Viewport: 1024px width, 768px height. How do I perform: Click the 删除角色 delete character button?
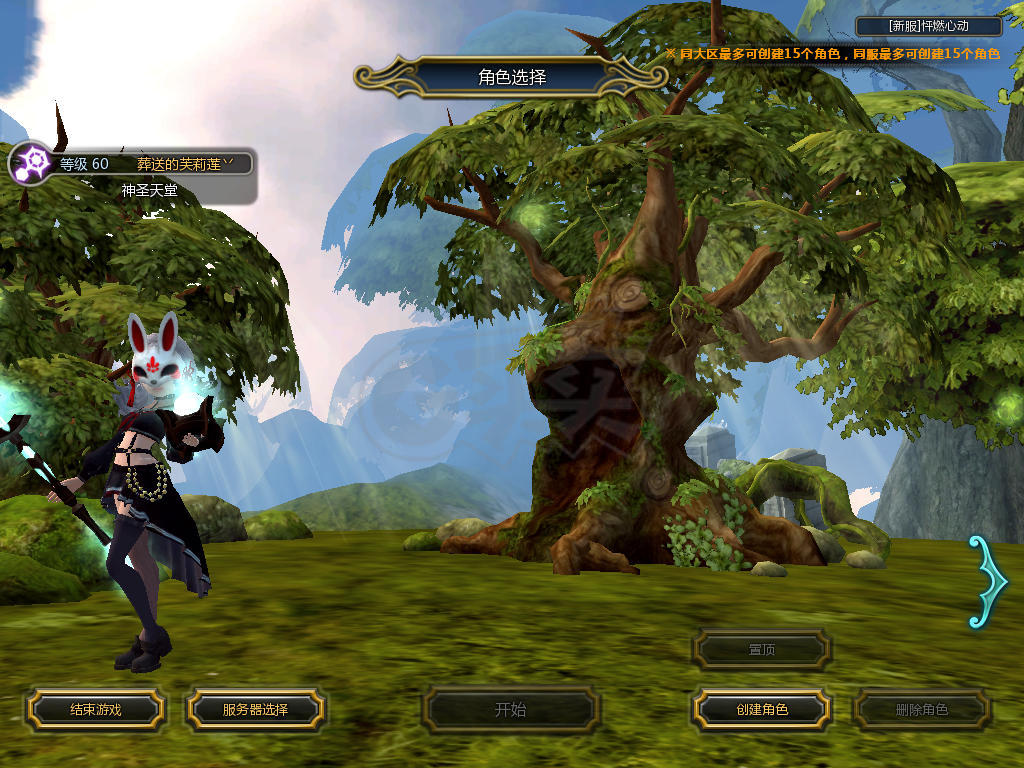point(922,710)
